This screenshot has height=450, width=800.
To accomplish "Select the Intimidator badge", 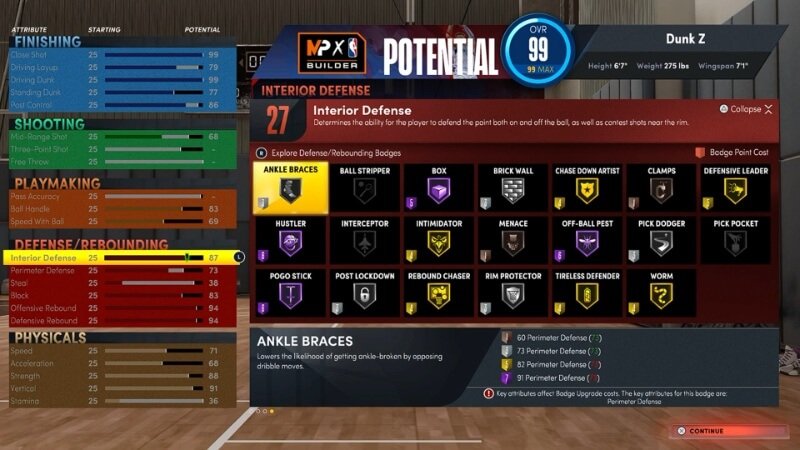I will pos(439,240).
